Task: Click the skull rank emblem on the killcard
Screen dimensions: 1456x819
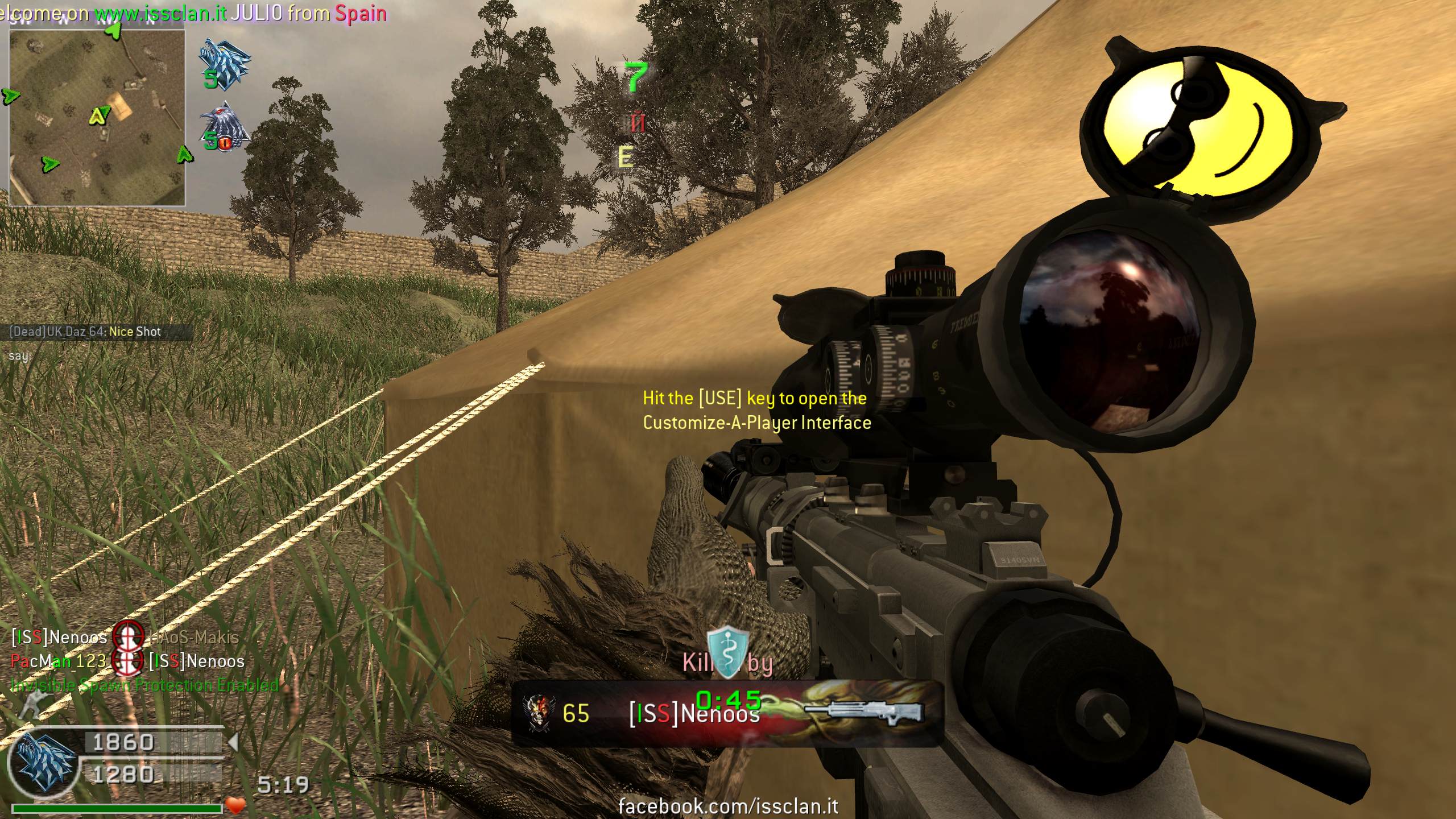Action: click(537, 713)
